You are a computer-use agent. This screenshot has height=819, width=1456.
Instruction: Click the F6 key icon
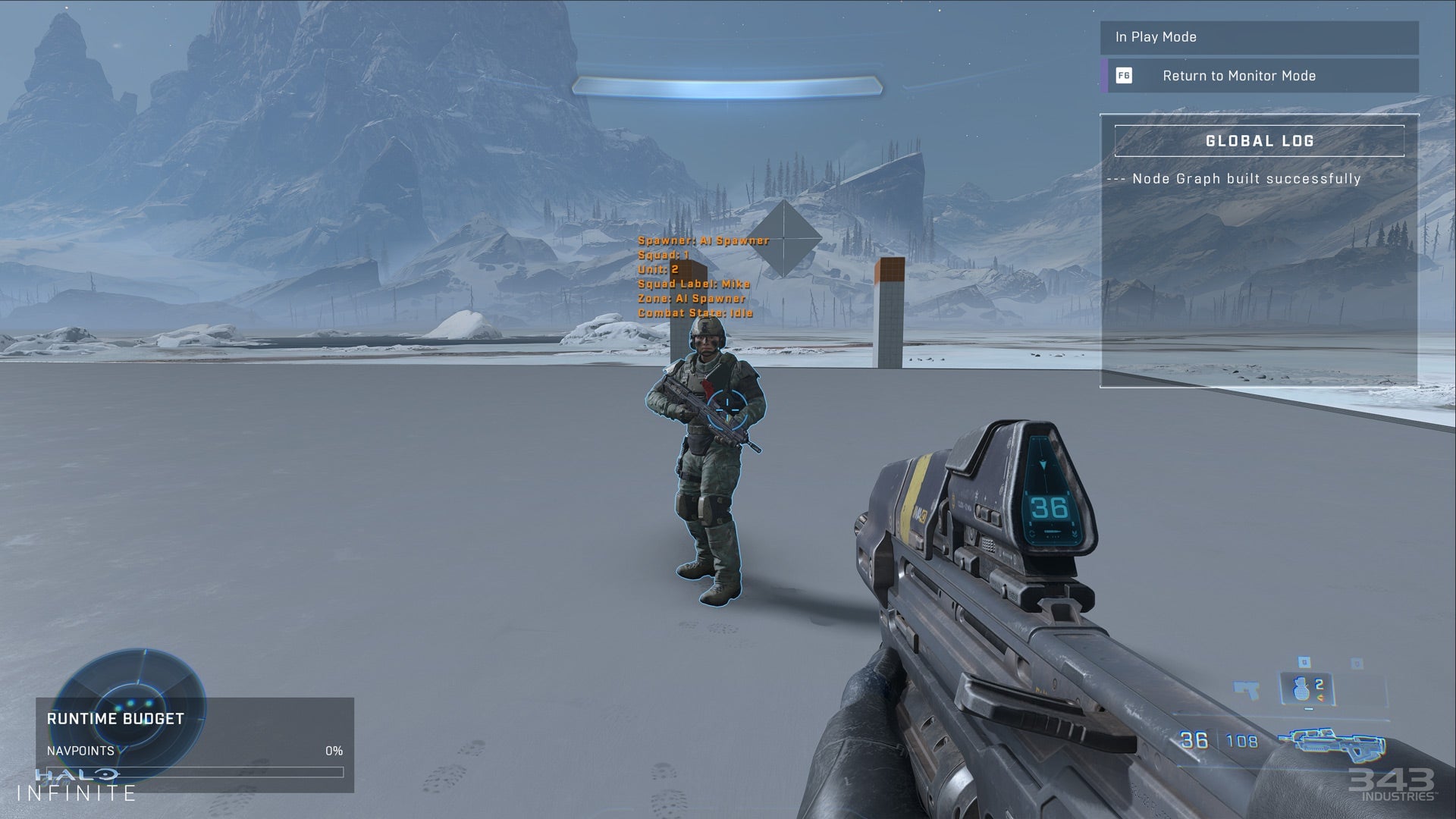pos(1125,76)
